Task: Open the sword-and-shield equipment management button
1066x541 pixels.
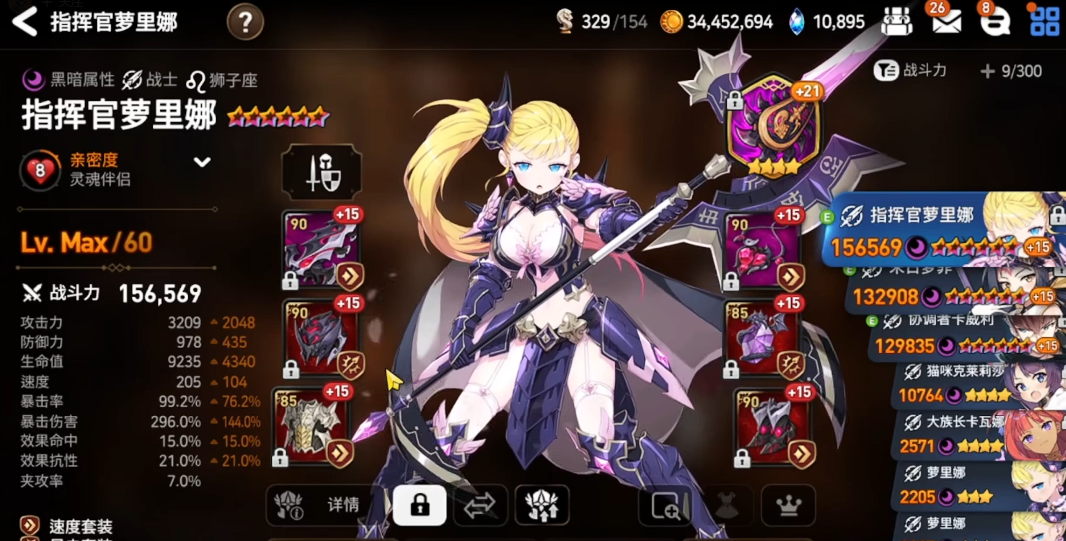Action: point(321,172)
